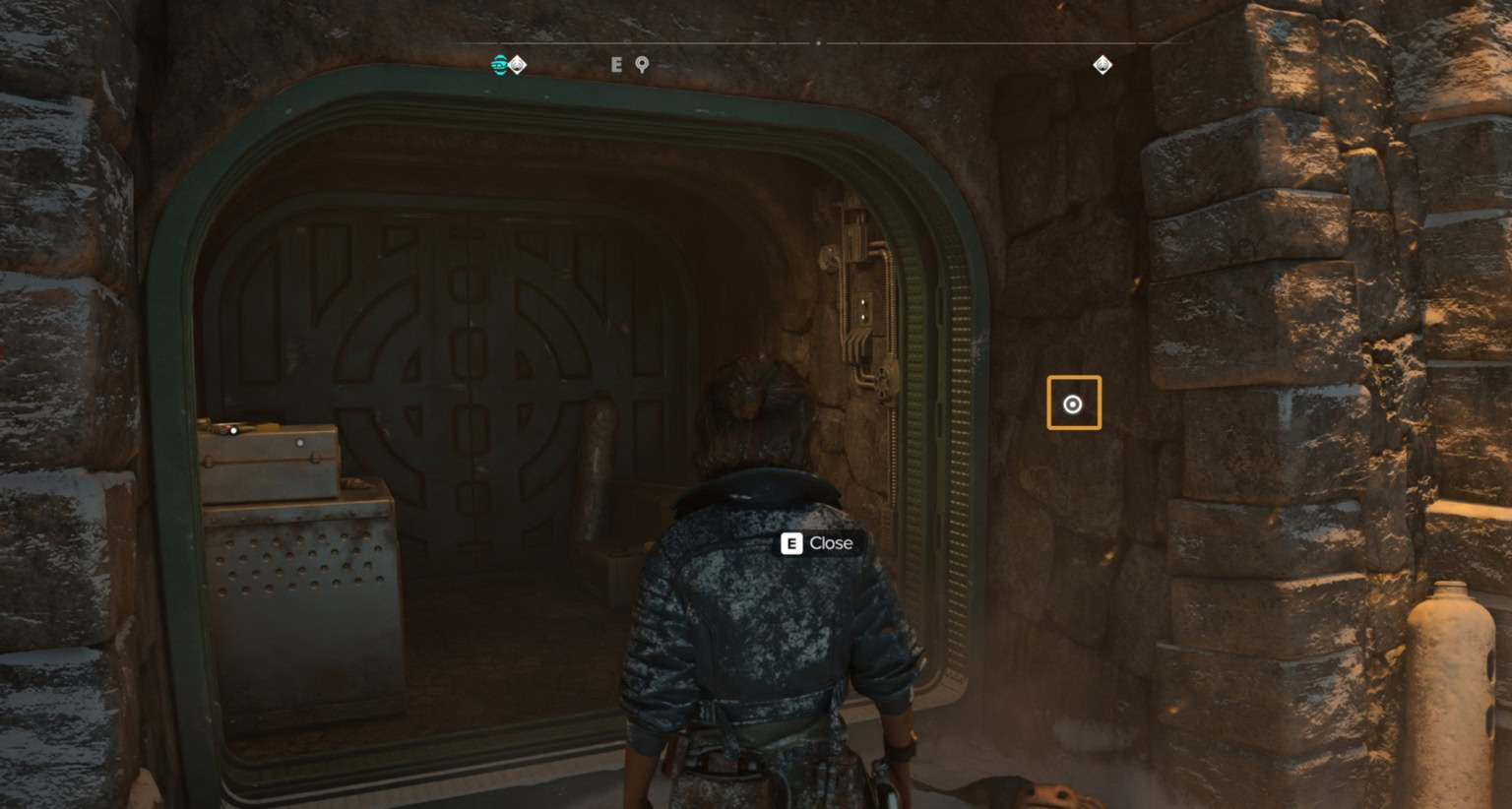Toggle the door closed using the E Close interaction
This screenshot has width=1512, height=809.
coord(817,542)
